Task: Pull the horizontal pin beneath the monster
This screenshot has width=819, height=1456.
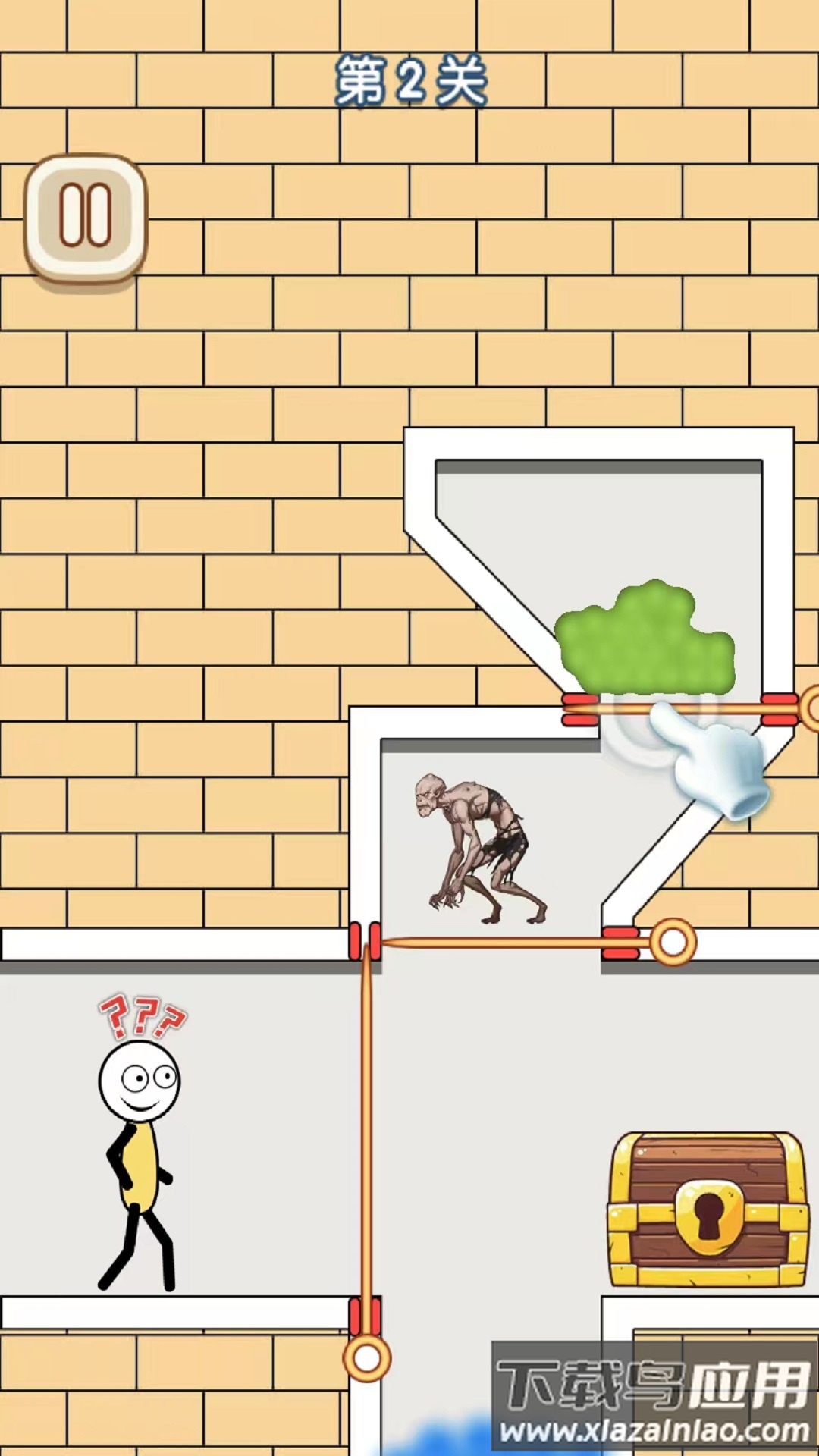Action: [x=673, y=943]
